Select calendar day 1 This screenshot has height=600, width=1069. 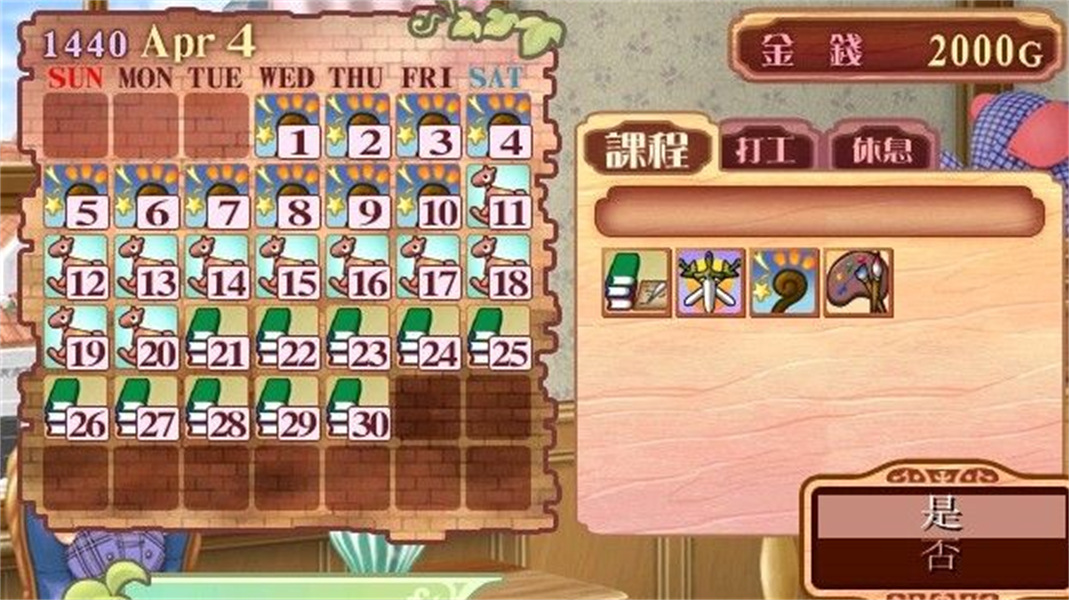pyautogui.click(x=287, y=127)
